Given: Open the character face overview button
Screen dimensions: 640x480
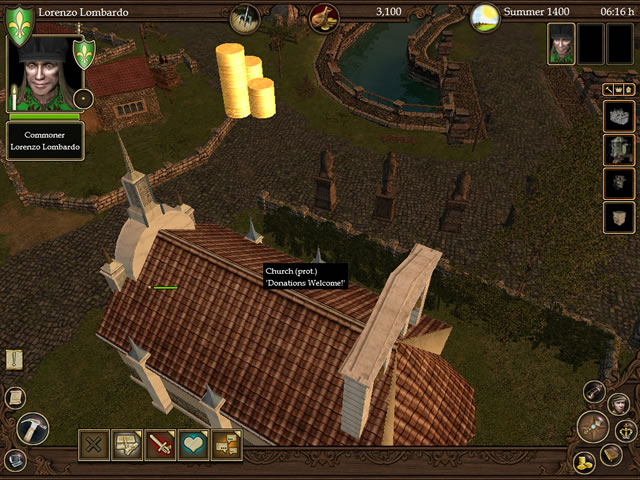Looking at the screenshot, I should click(x=618, y=403).
